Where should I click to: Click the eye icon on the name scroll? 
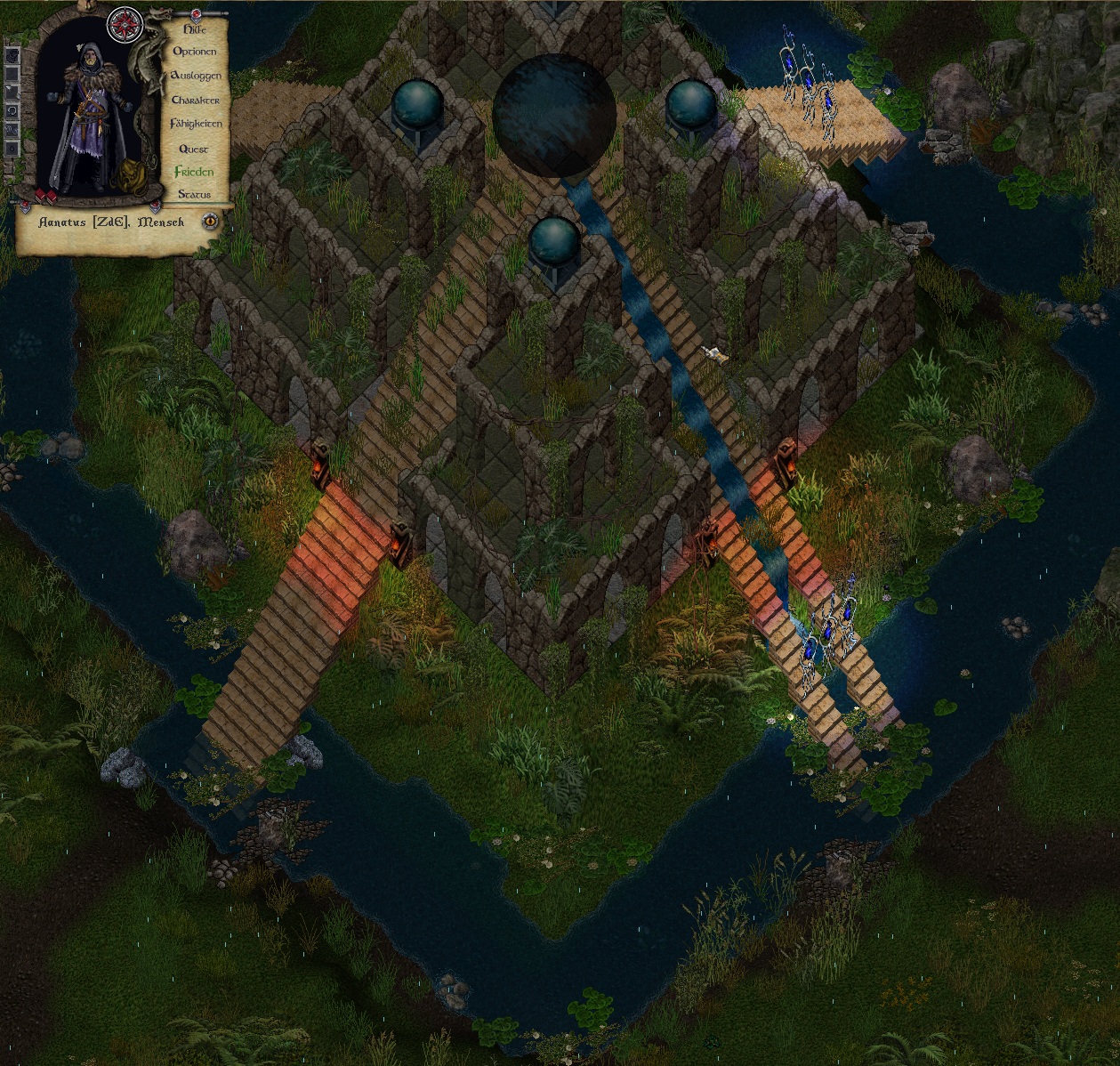210,221
